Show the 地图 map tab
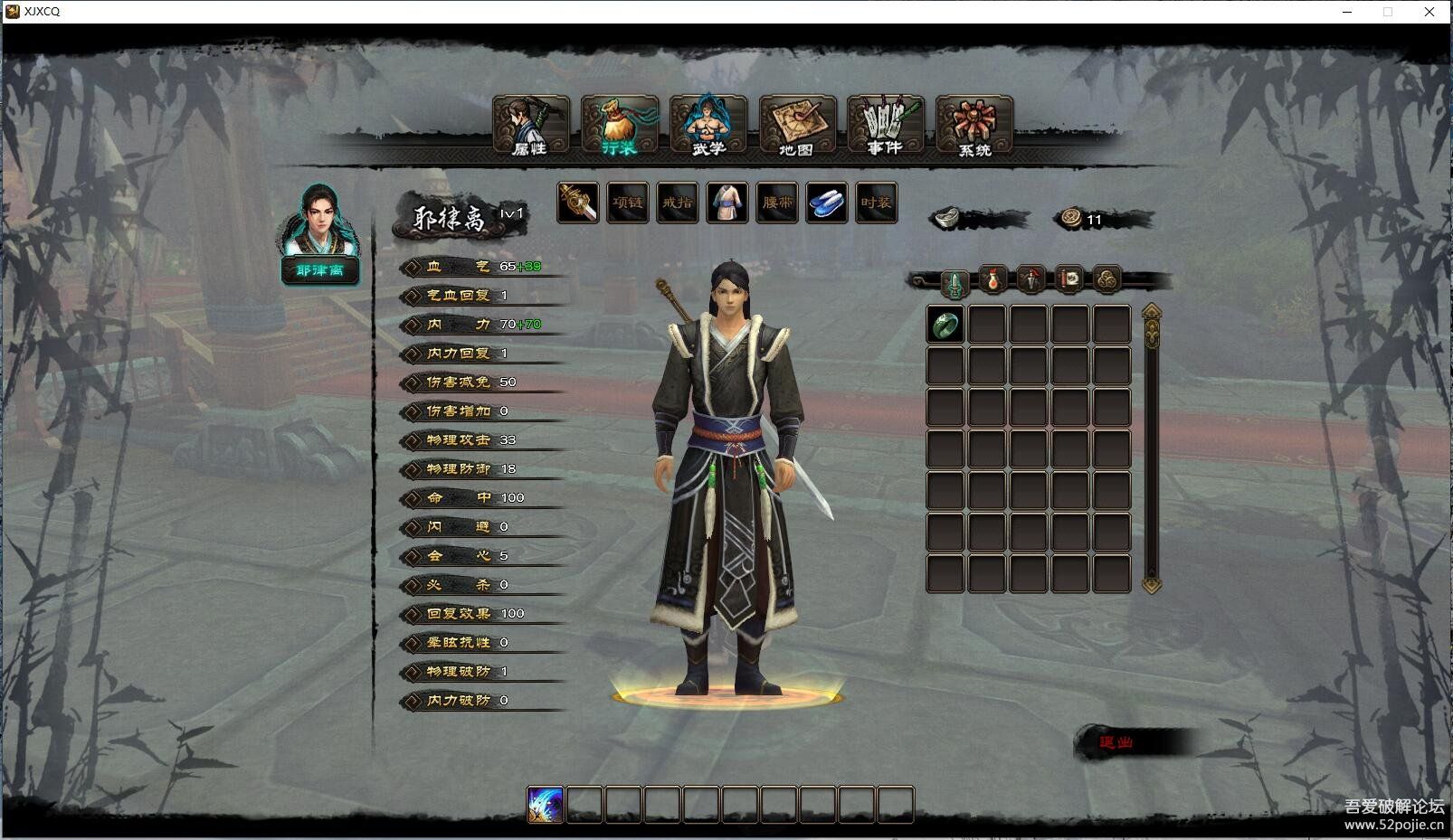Screen dimensions: 1453x840 (x=796, y=126)
